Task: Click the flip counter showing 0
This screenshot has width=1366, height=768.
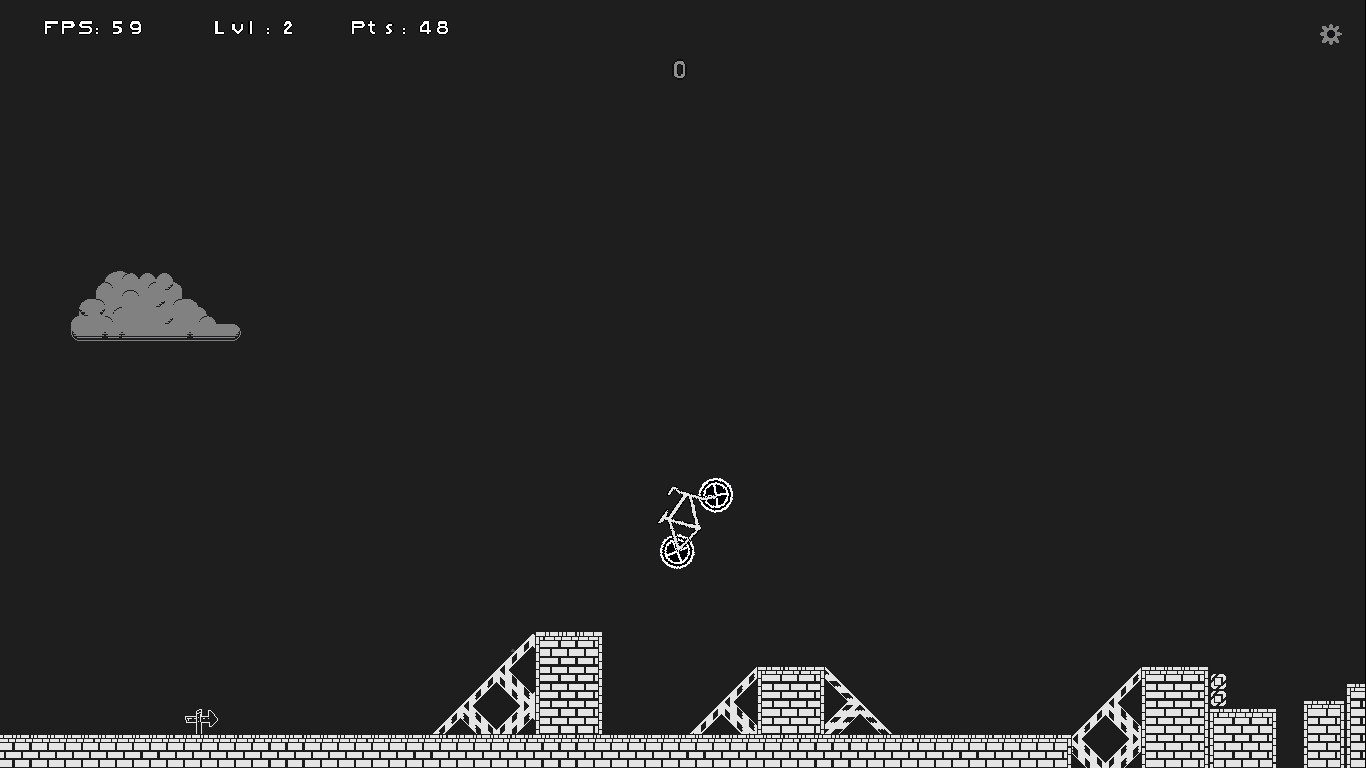Action: coord(679,69)
